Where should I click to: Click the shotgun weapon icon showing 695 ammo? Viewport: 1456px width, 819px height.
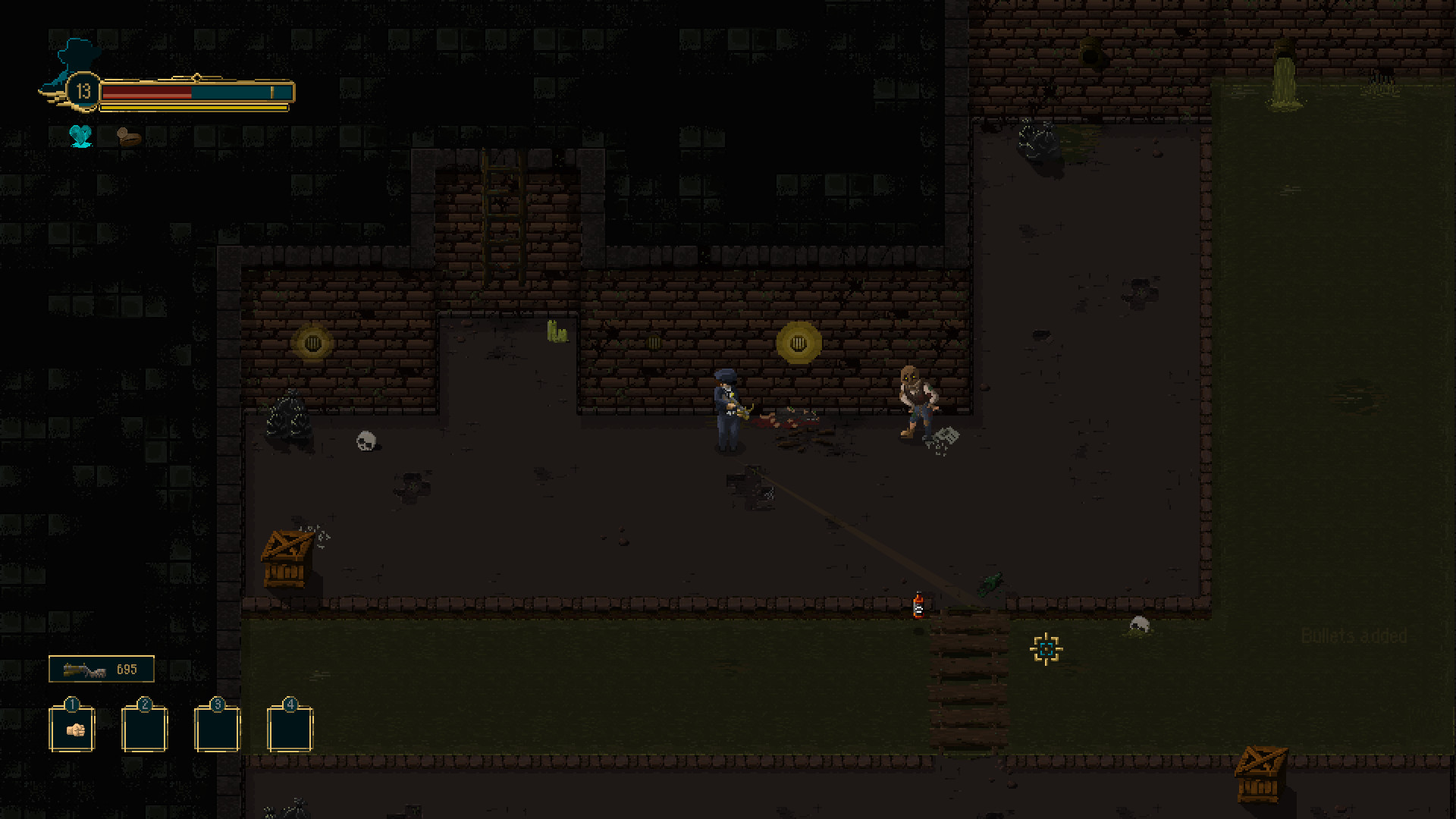tap(83, 669)
